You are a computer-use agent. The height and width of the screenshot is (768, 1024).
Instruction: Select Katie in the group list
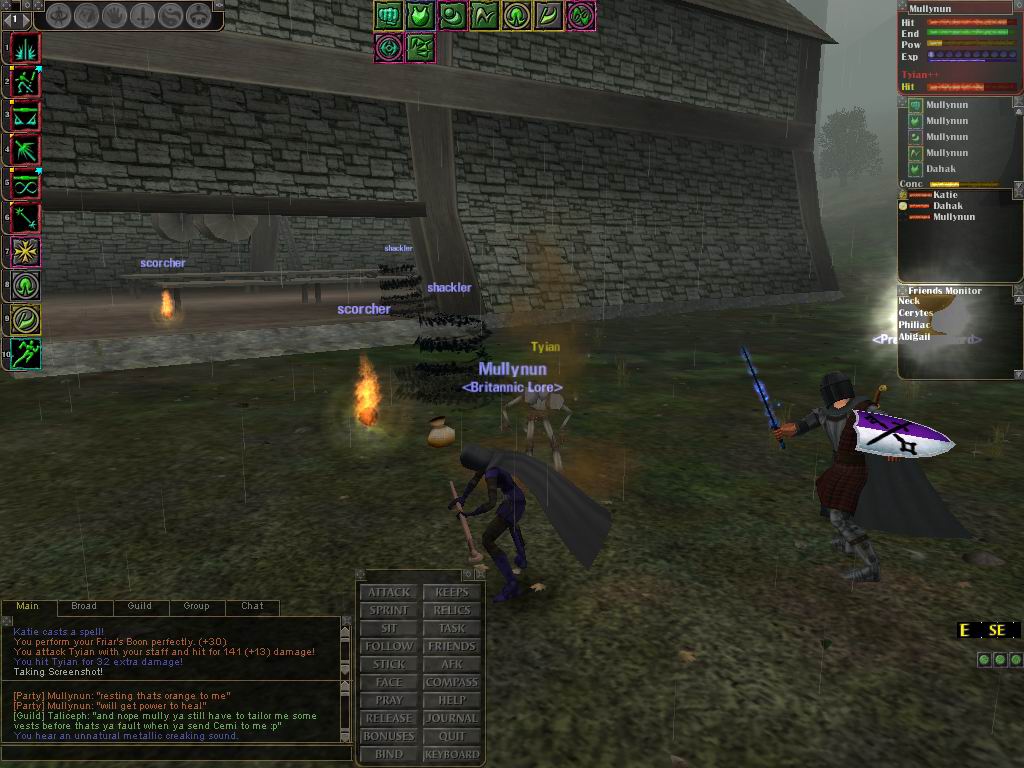click(945, 195)
